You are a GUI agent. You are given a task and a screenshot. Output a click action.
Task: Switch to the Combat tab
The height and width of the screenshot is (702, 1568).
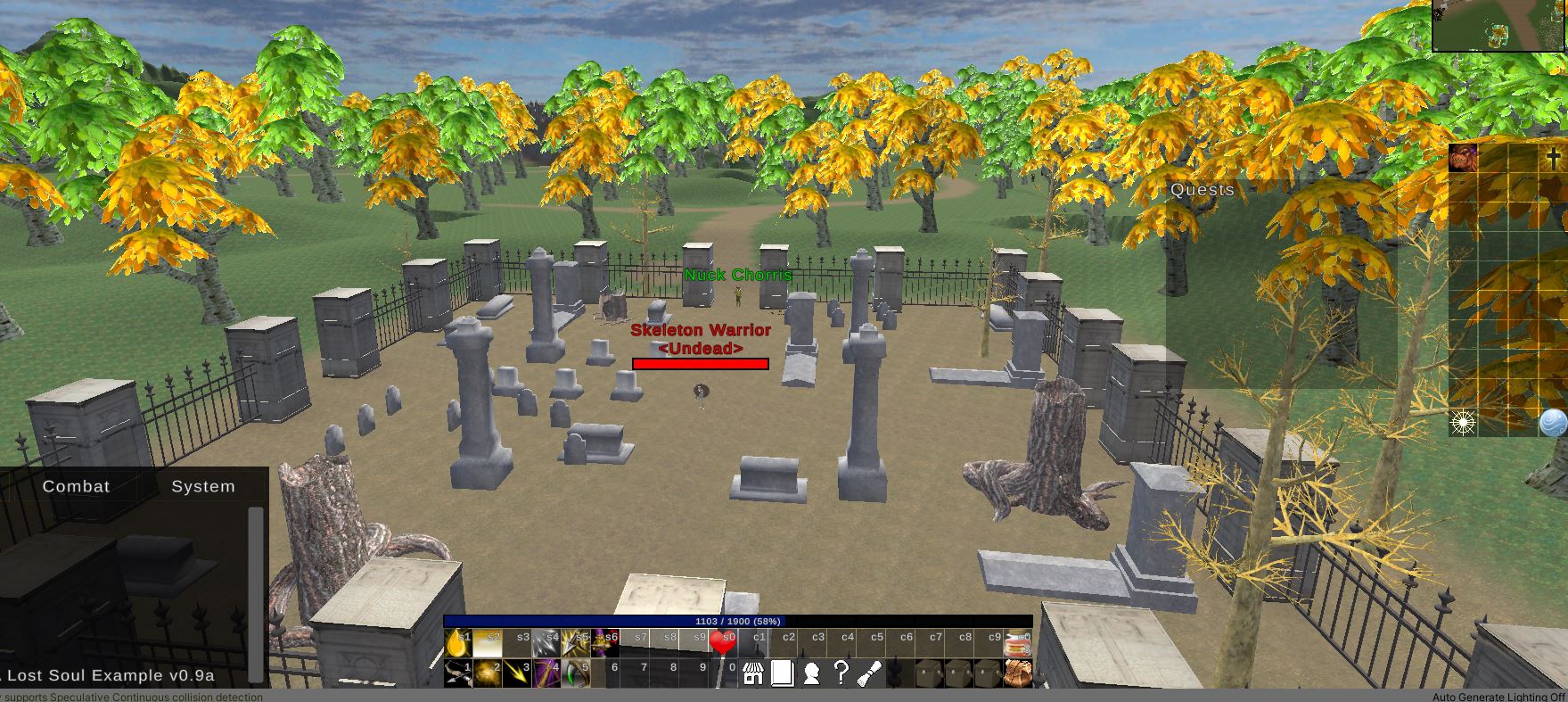(x=76, y=487)
